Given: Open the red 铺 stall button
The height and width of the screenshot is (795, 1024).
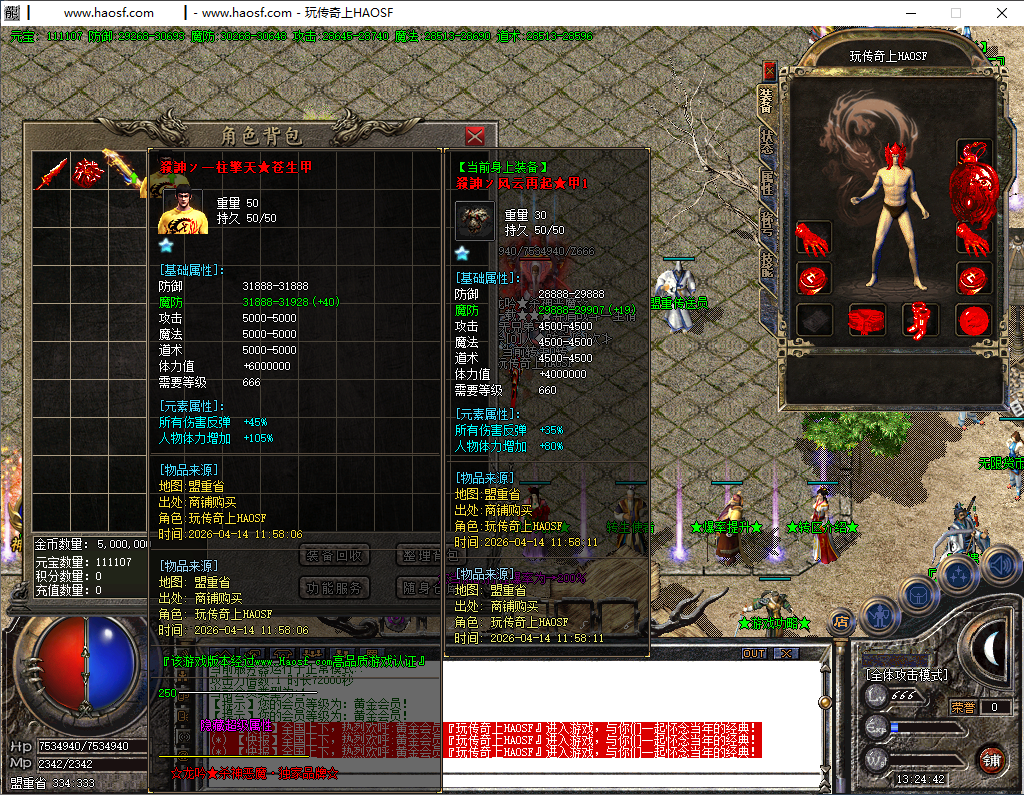Looking at the screenshot, I should (x=991, y=759).
